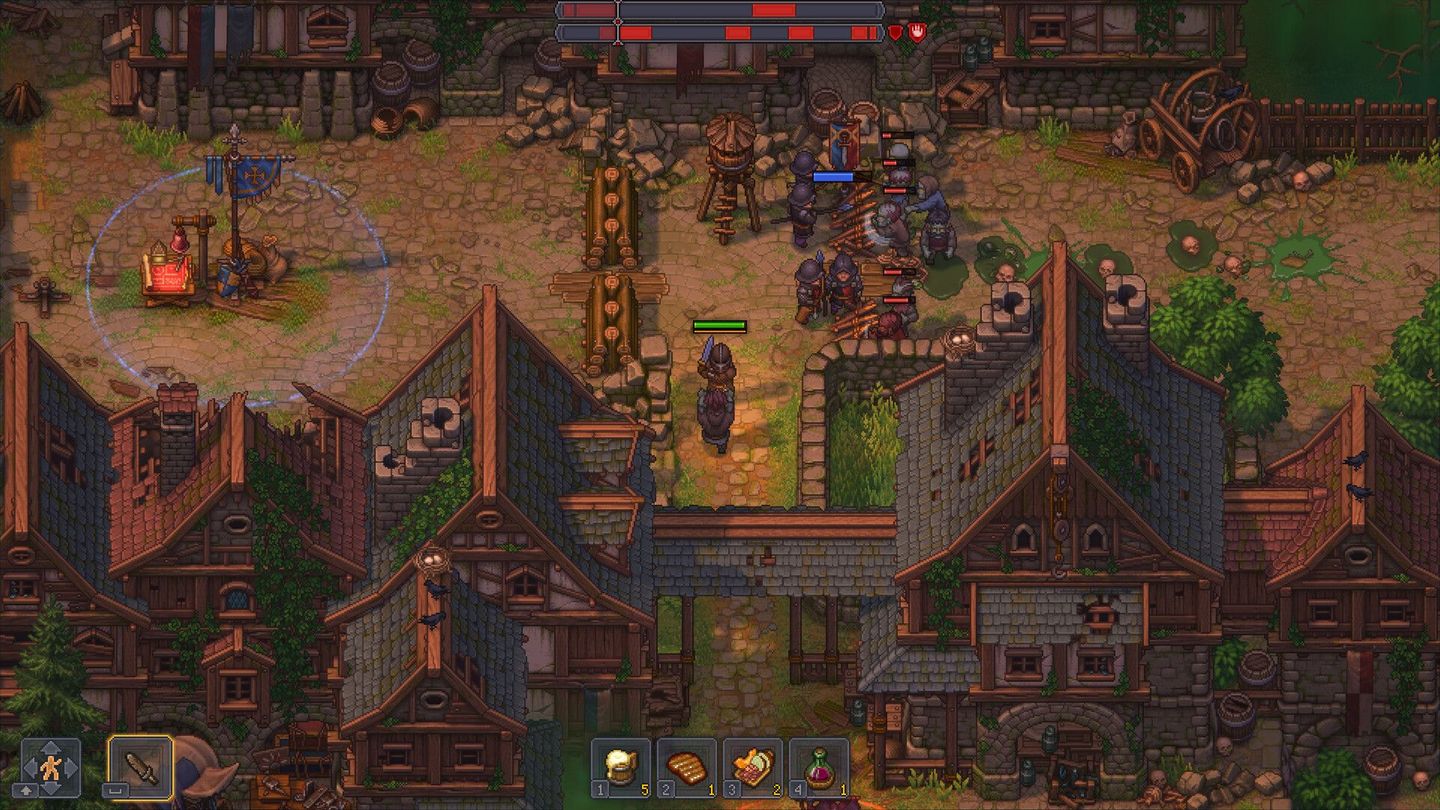The height and width of the screenshot is (810, 1440).
Task: Click the number 1 badge on the beer slot
Action: (x=599, y=788)
